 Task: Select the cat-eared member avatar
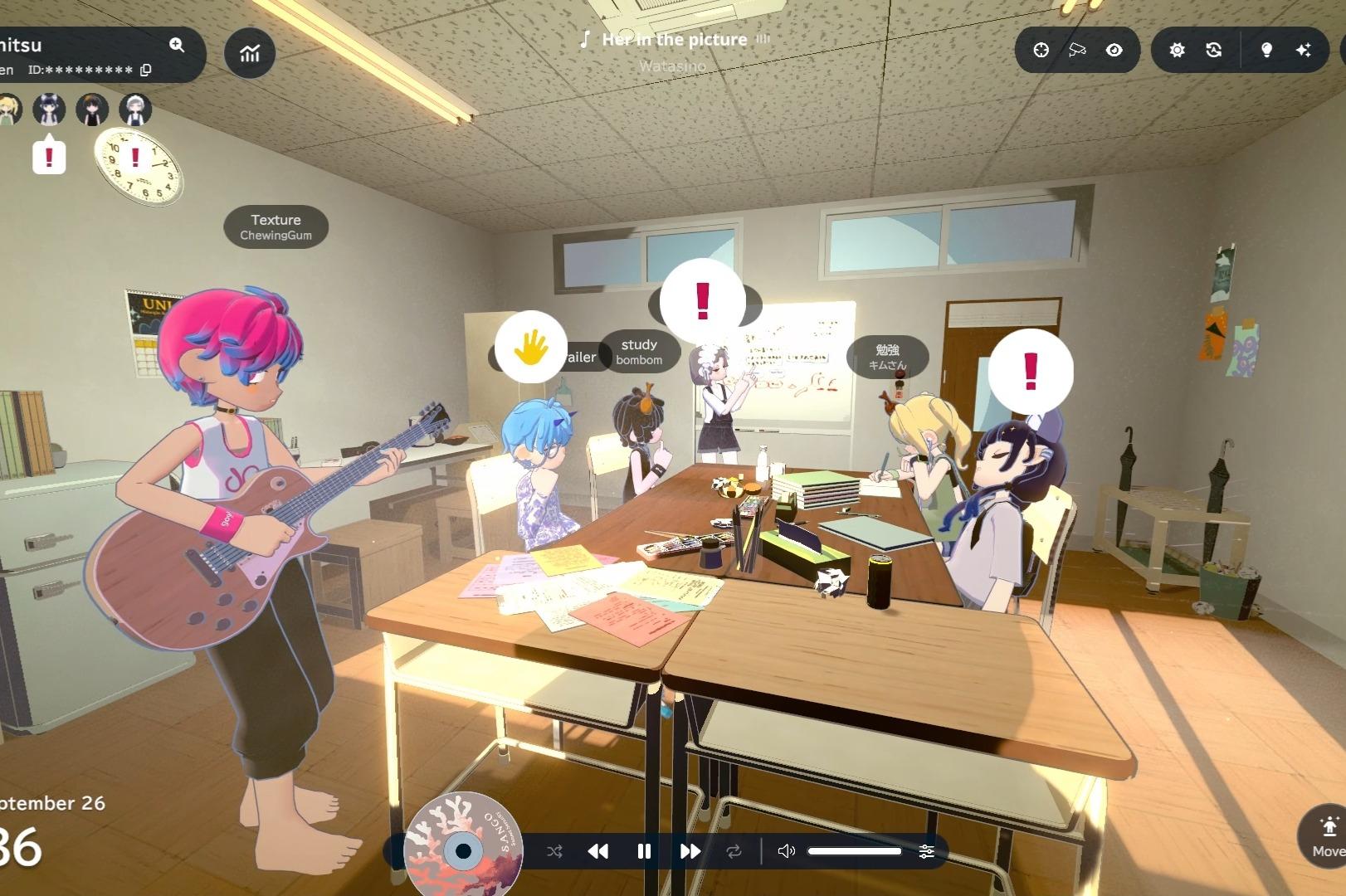49,109
